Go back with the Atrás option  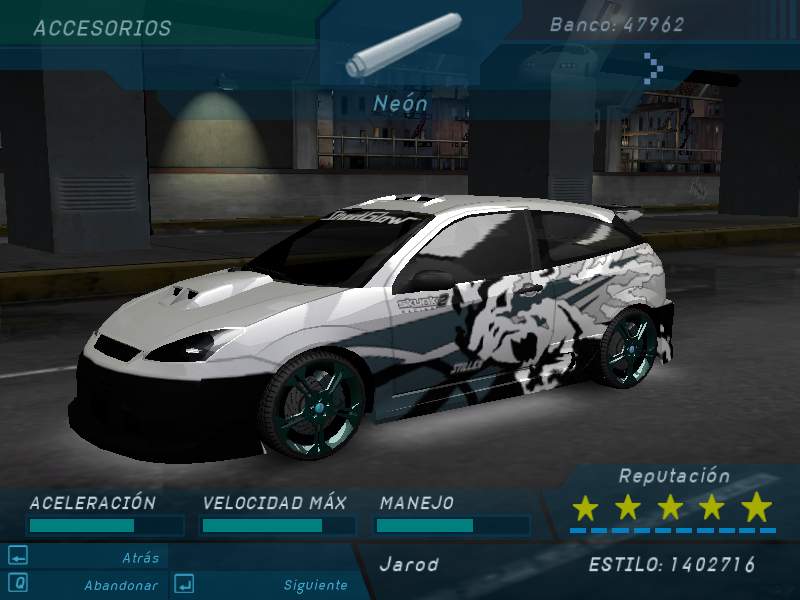141,558
